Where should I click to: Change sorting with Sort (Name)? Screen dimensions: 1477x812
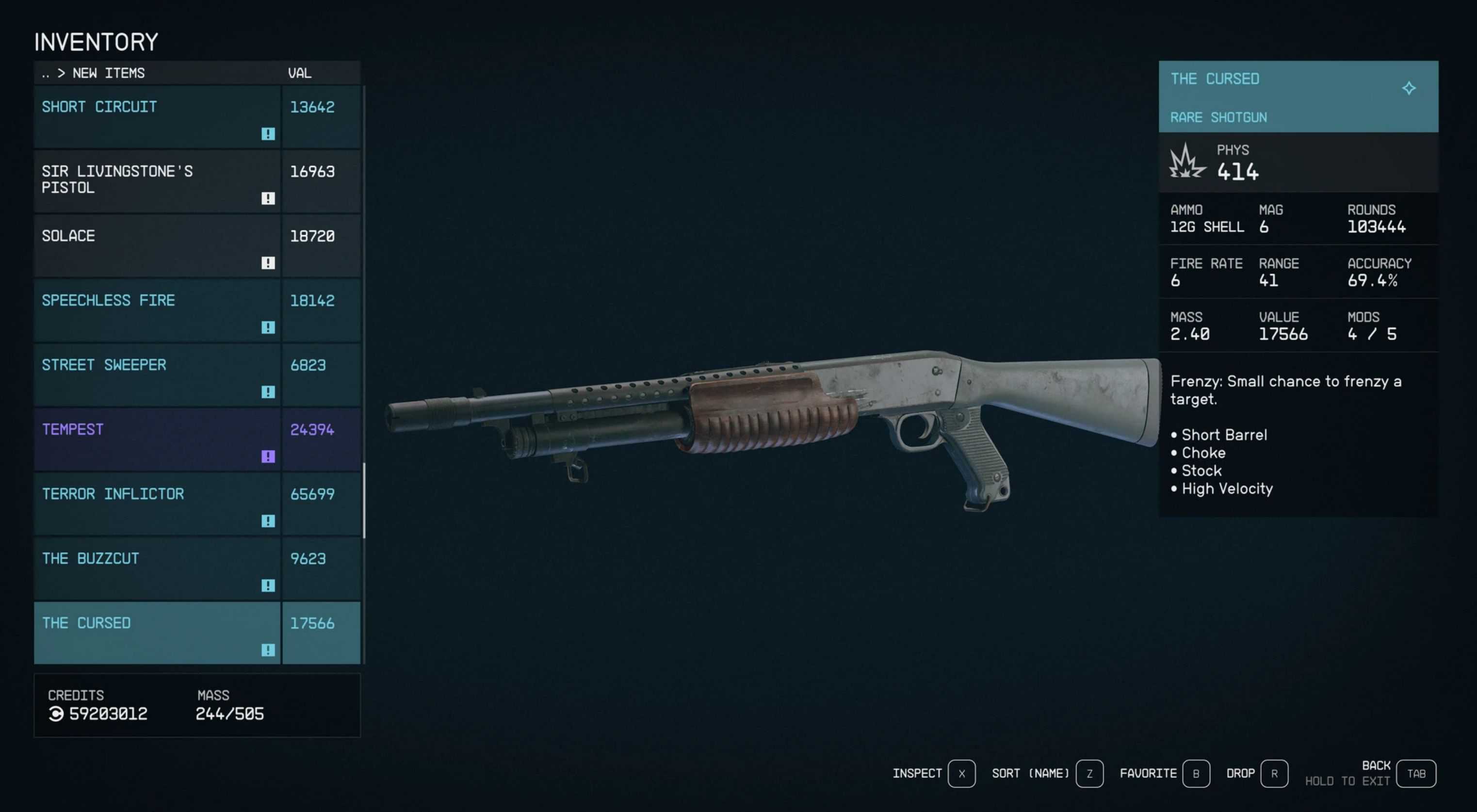(1089, 774)
